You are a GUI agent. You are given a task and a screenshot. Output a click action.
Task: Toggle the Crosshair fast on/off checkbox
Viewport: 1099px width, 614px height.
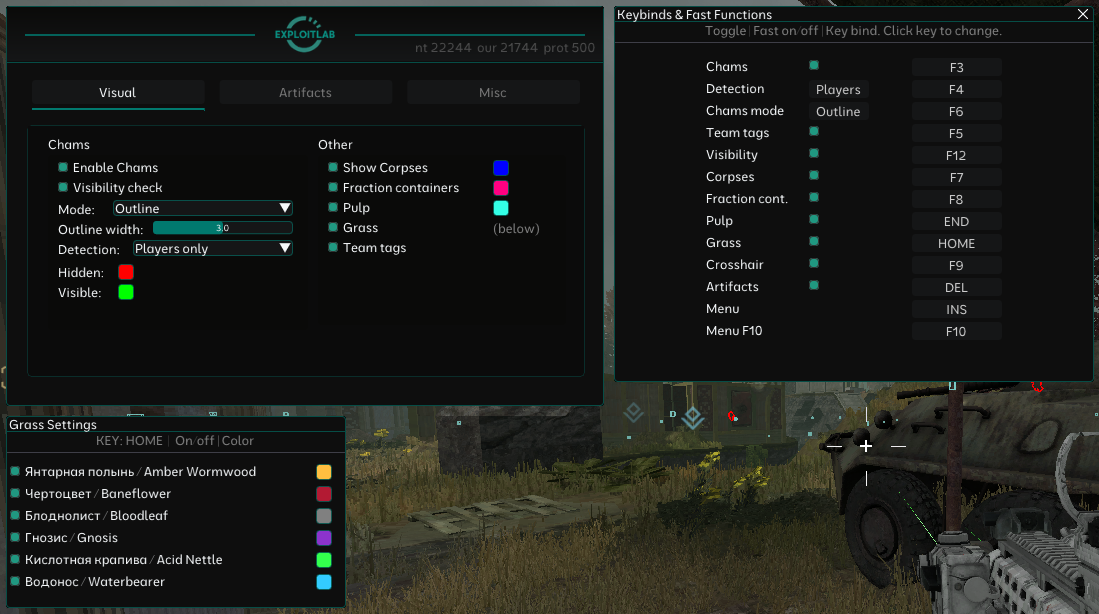(814, 264)
